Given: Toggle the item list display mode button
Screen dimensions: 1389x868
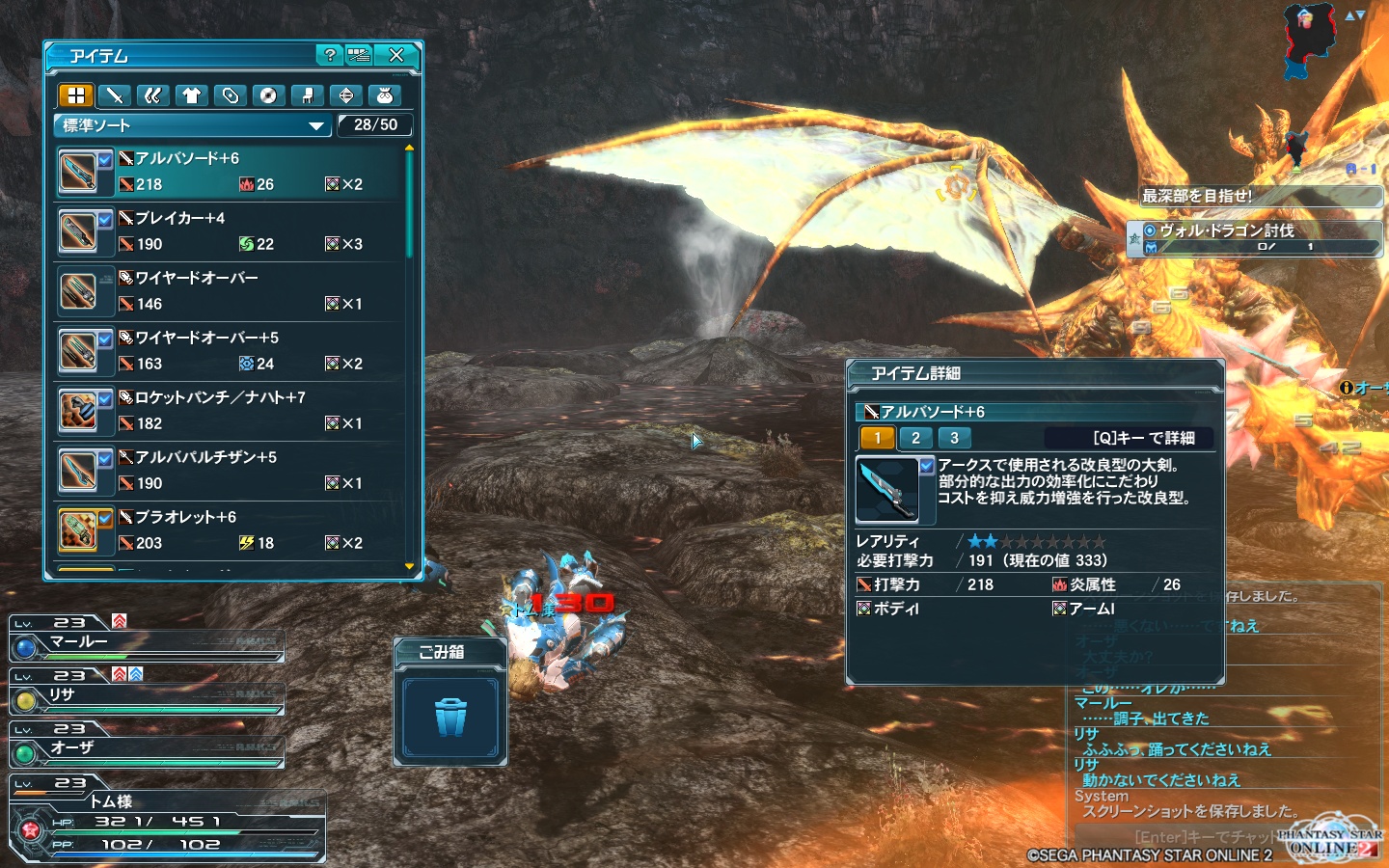Looking at the screenshot, I should click(x=359, y=55).
